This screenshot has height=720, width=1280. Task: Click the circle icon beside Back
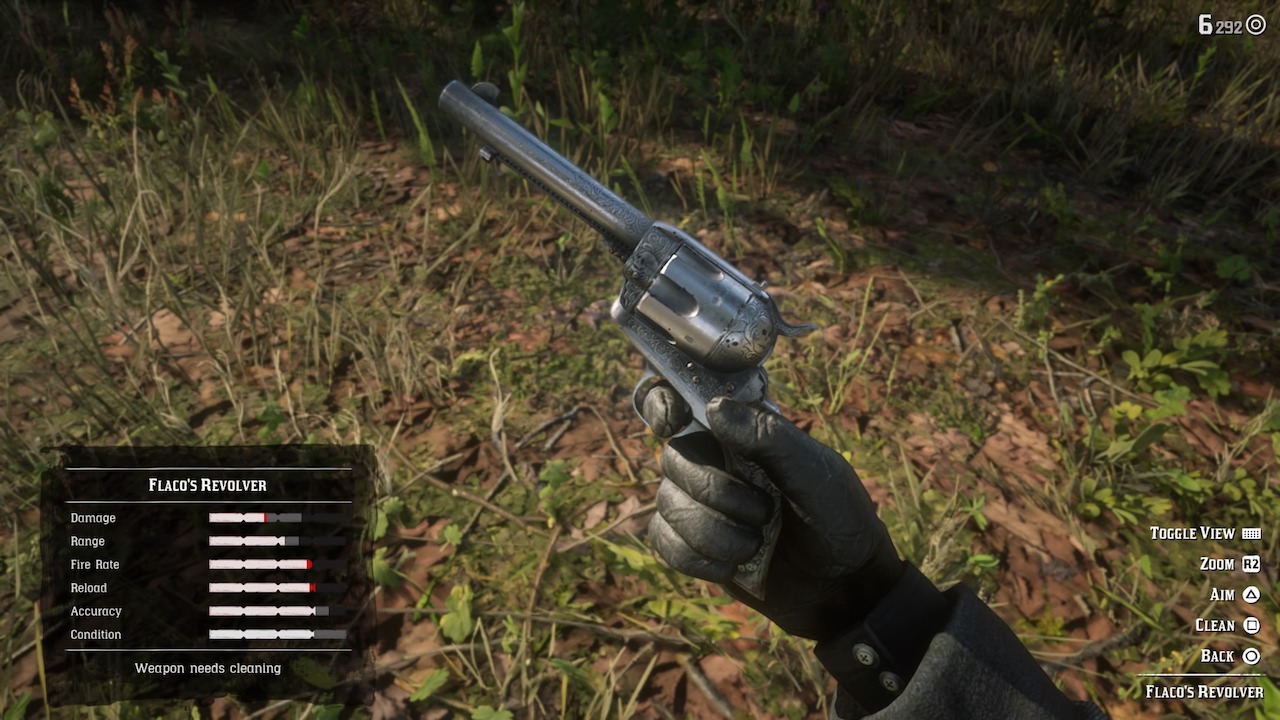pyautogui.click(x=1253, y=655)
